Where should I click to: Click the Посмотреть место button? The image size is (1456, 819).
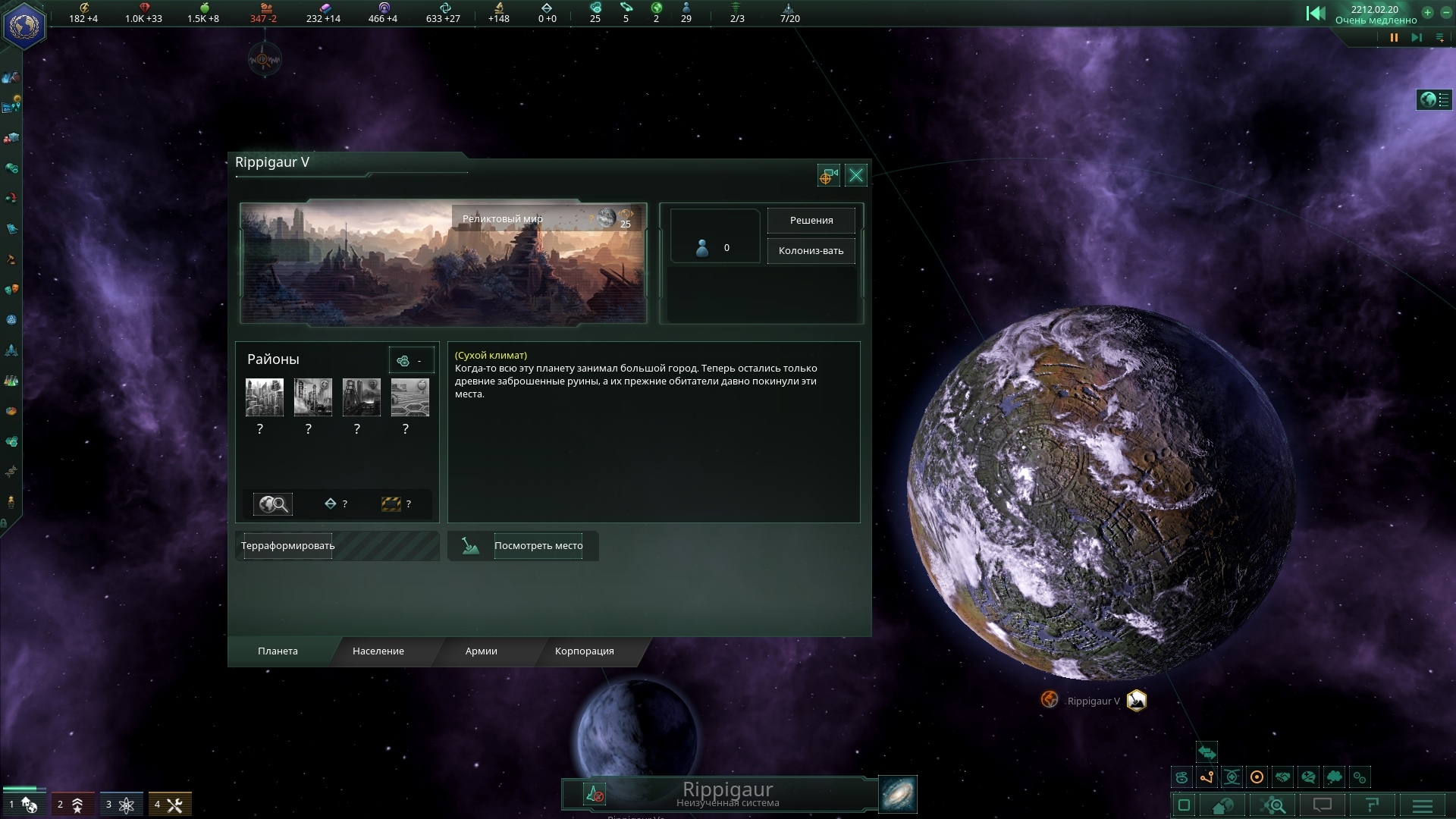[x=538, y=546]
